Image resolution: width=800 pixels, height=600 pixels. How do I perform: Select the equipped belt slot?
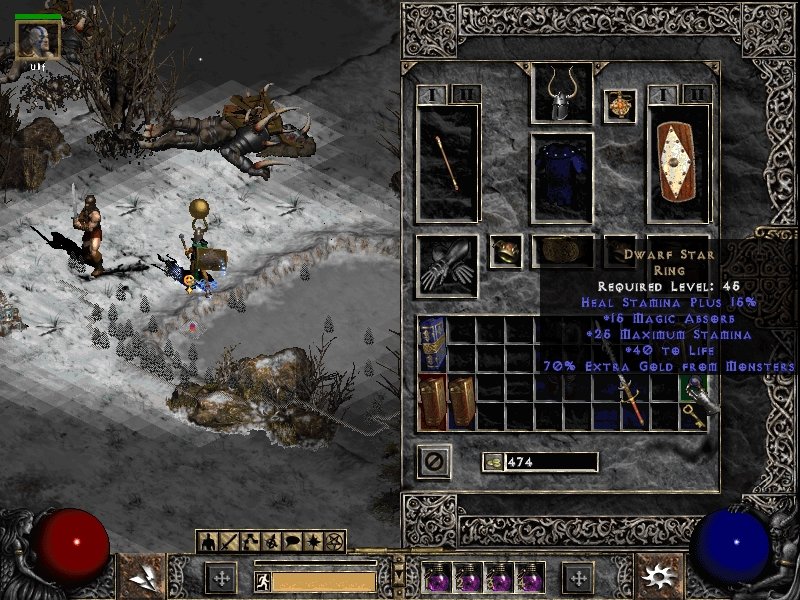(x=561, y=251)
